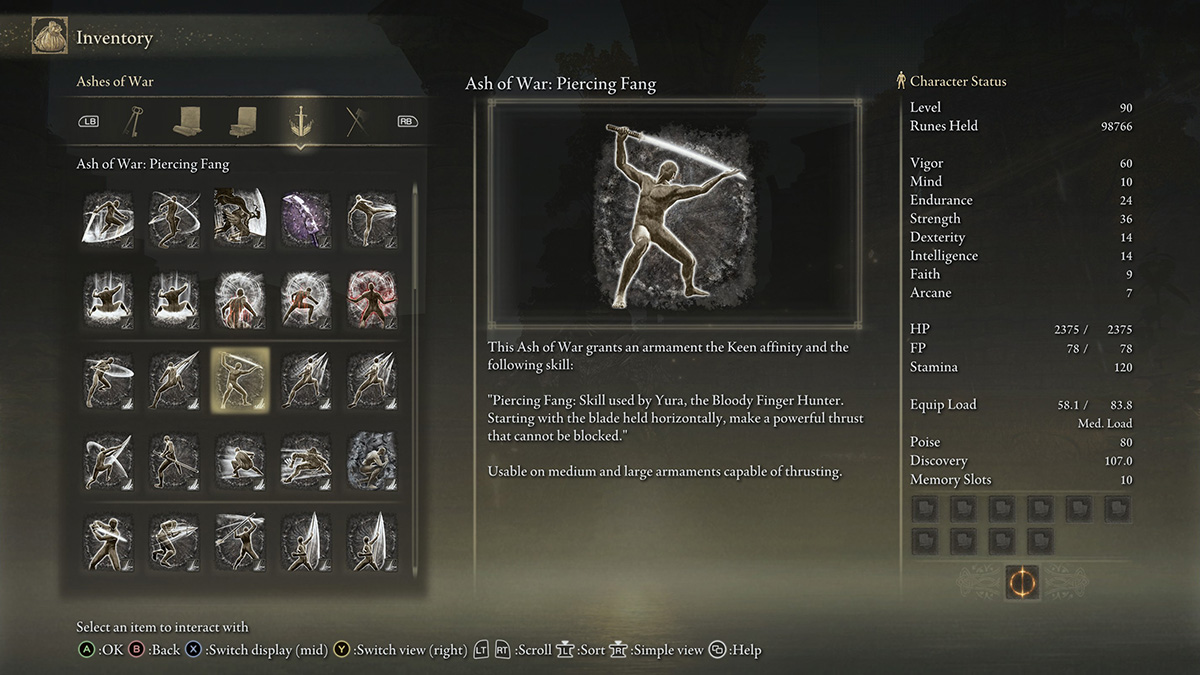Switch to the crossed weapons tab
The width and height of the screenshot is (1200, 675).
click(356, 122)
